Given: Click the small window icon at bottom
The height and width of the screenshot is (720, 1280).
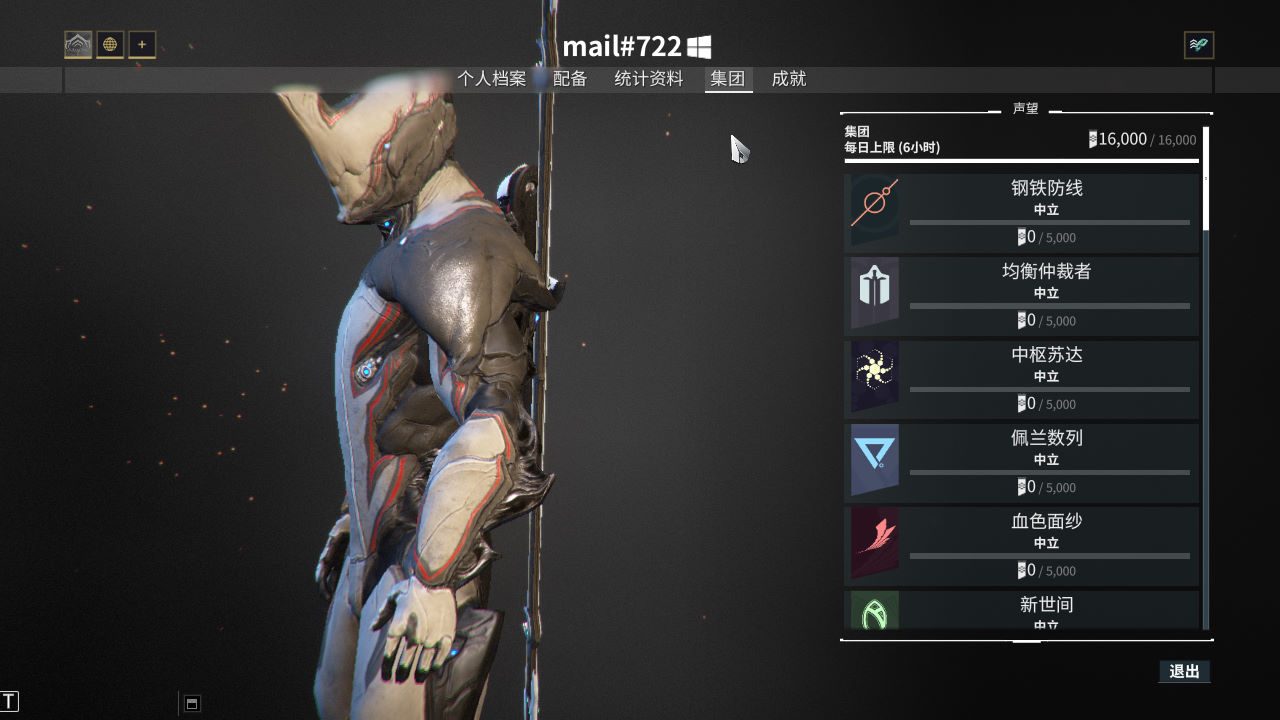Looking at the screenshot, I should (x=193, y=703).
